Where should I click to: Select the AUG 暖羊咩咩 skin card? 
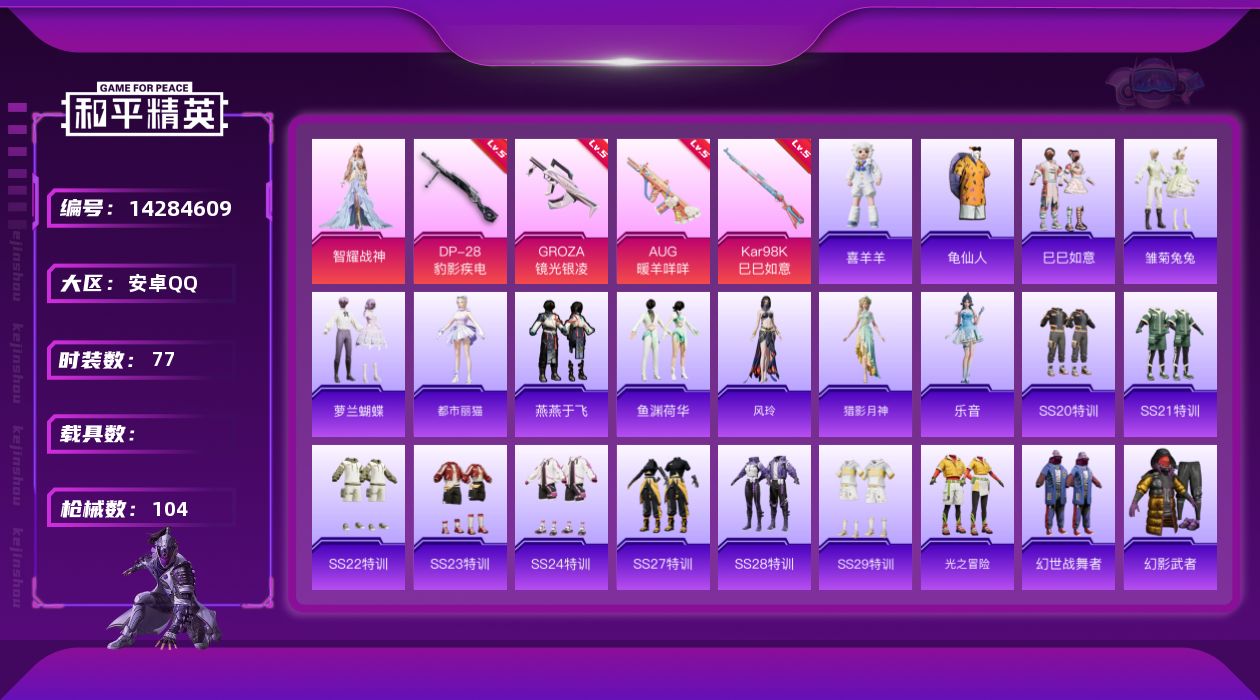(663, 211)
